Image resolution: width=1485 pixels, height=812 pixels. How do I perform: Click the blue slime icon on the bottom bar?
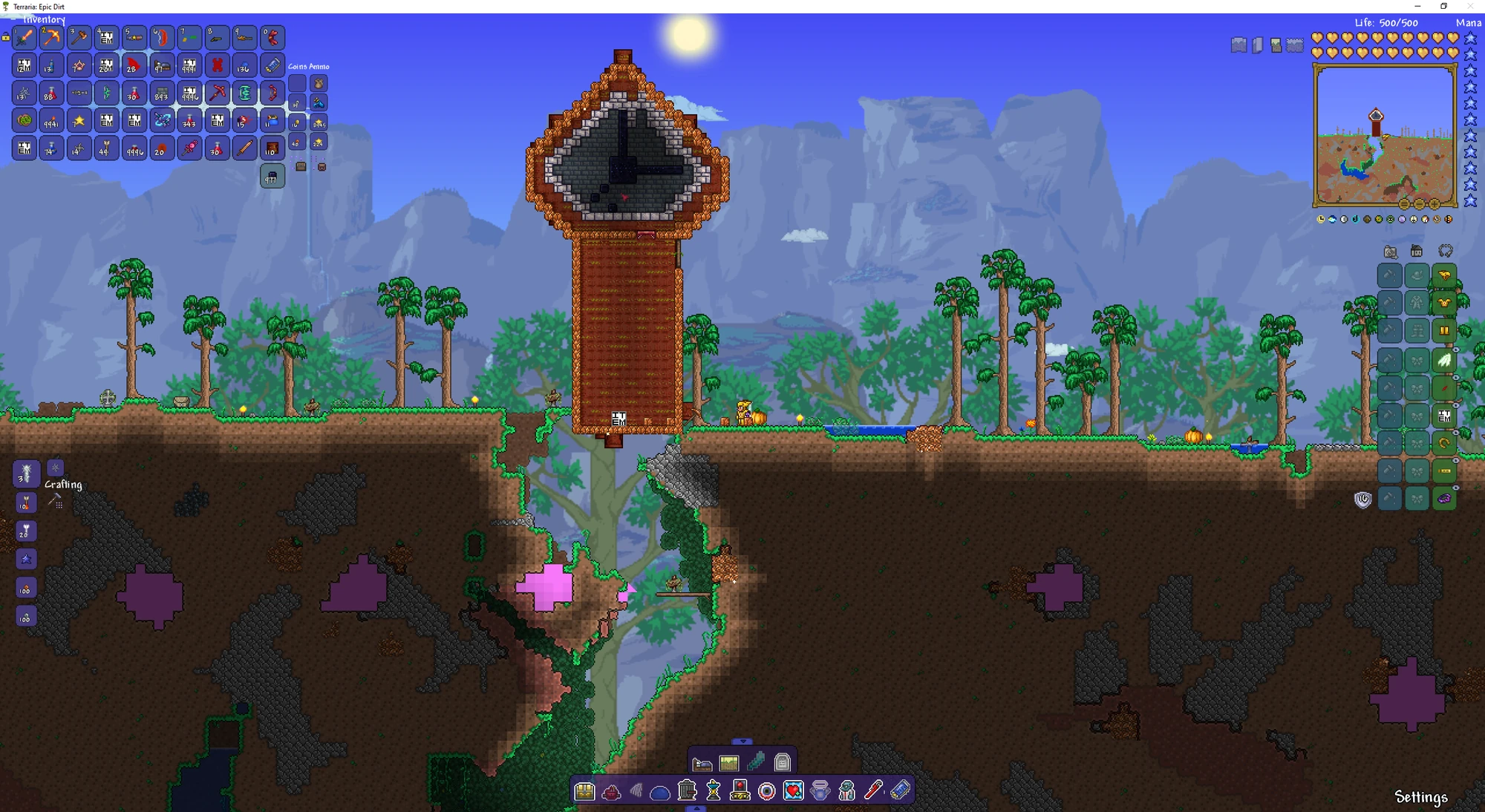[661, 791]
